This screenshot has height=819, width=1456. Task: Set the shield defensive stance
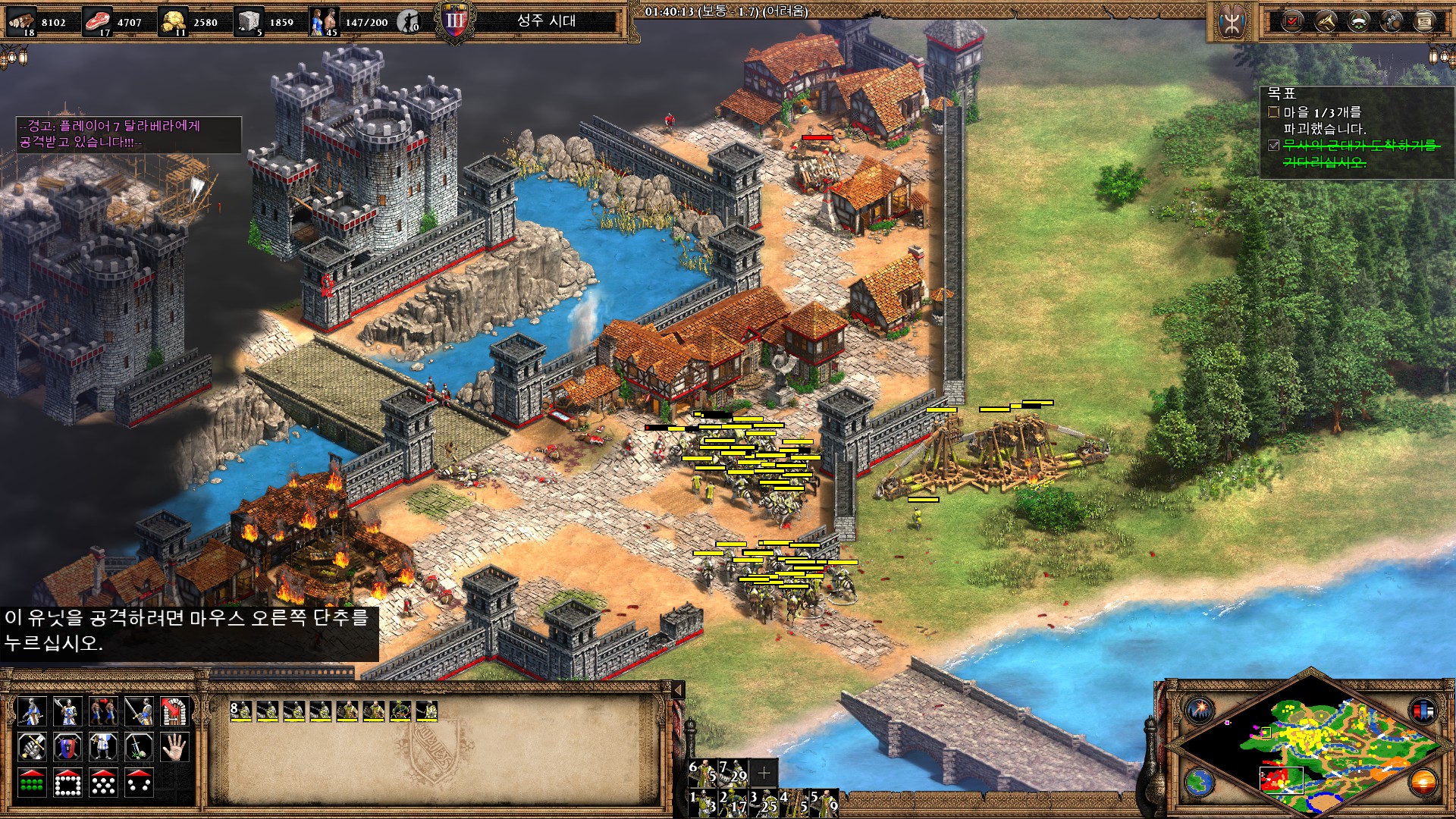[67, 748]
